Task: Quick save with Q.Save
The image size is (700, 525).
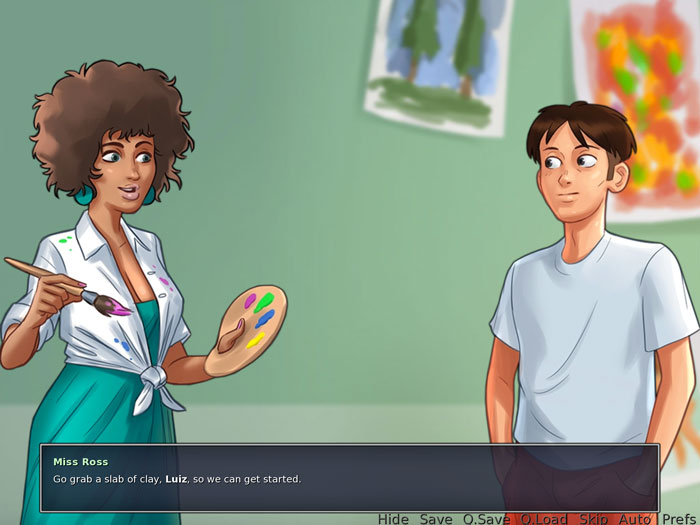Action: [485, 519]
